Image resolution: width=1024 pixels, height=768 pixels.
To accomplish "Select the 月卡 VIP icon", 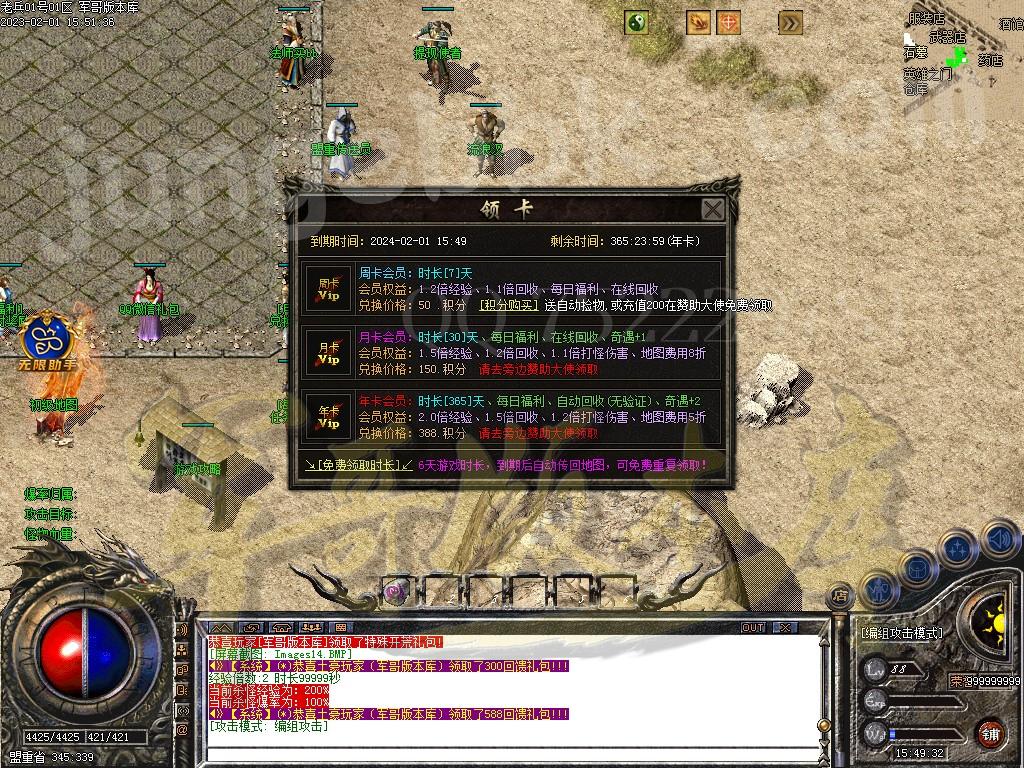I will pyautogui.click(x=329, y=352).
